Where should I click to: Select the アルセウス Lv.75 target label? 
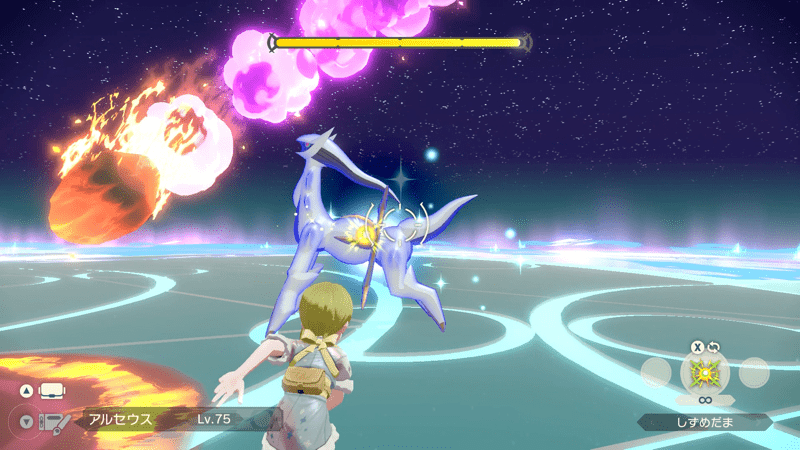[x=160, y=419]
